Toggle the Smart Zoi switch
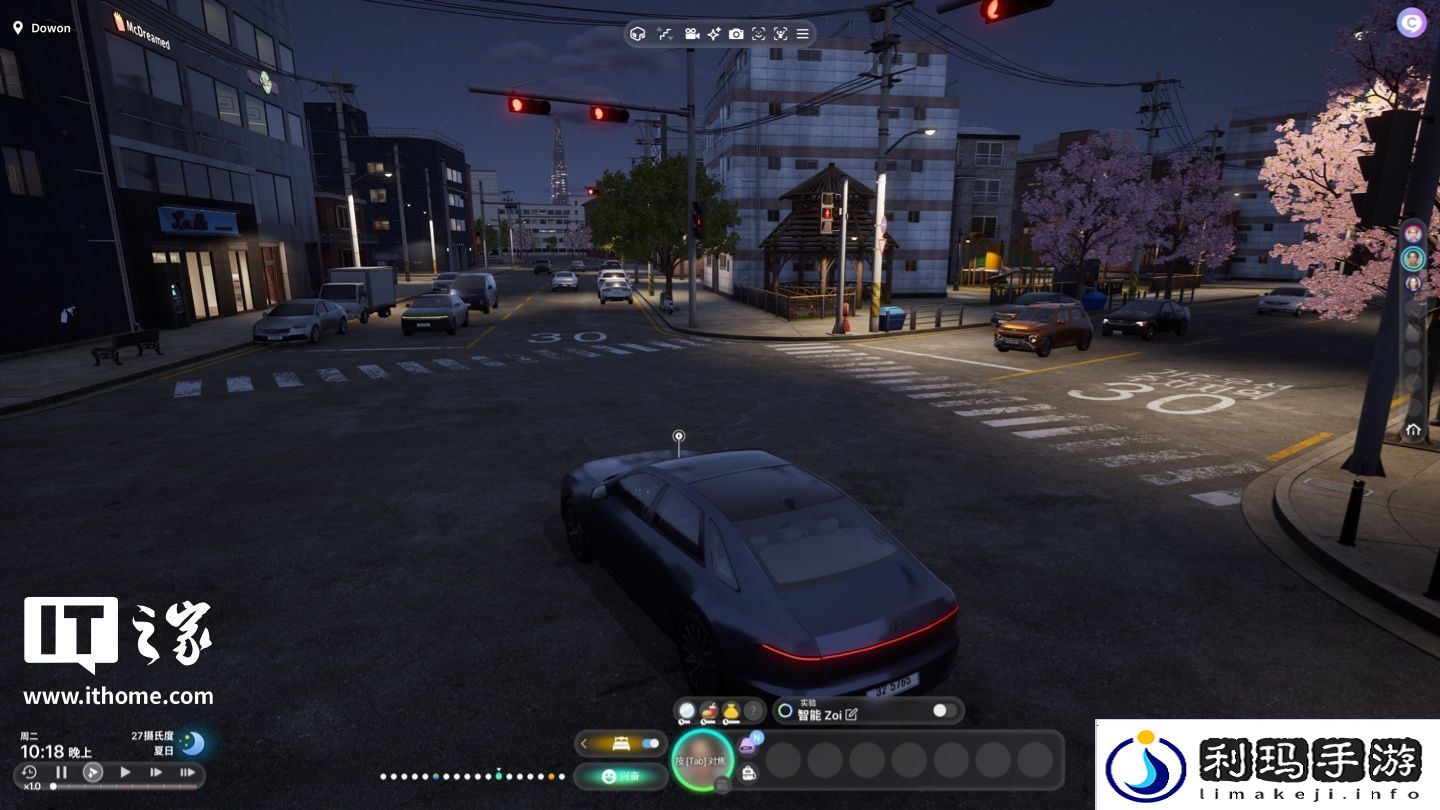The image size is (1440, 810). (944, 711)
